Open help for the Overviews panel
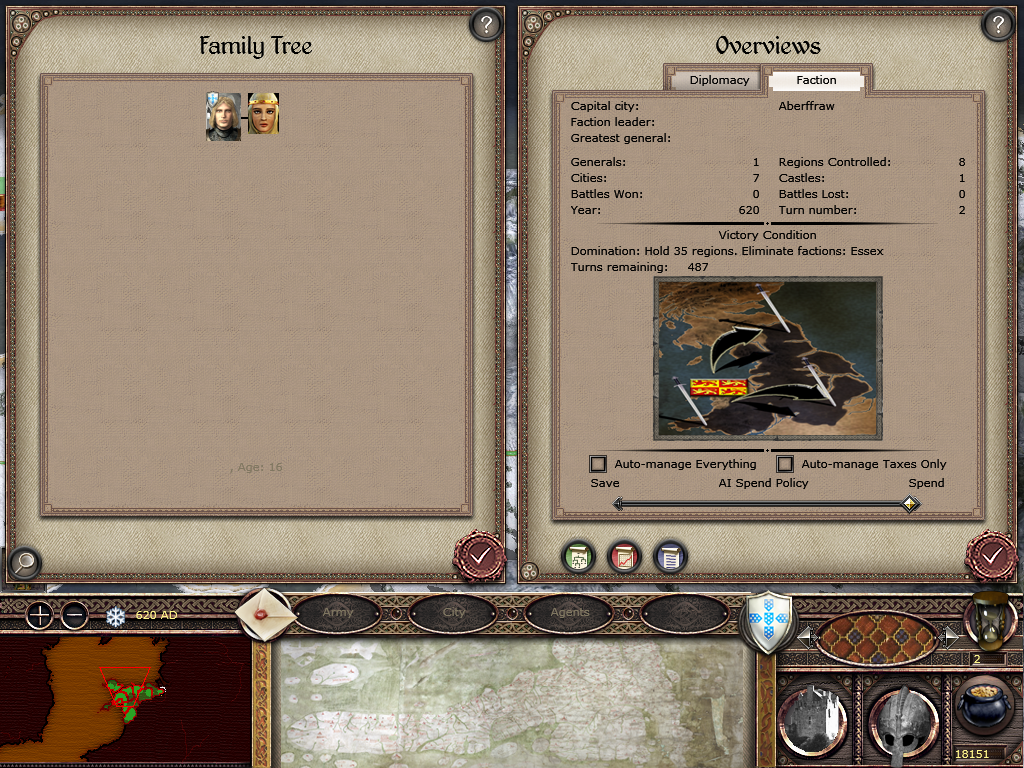The image size is (1024, 768). pyautogui.click(x=997, y=25)
